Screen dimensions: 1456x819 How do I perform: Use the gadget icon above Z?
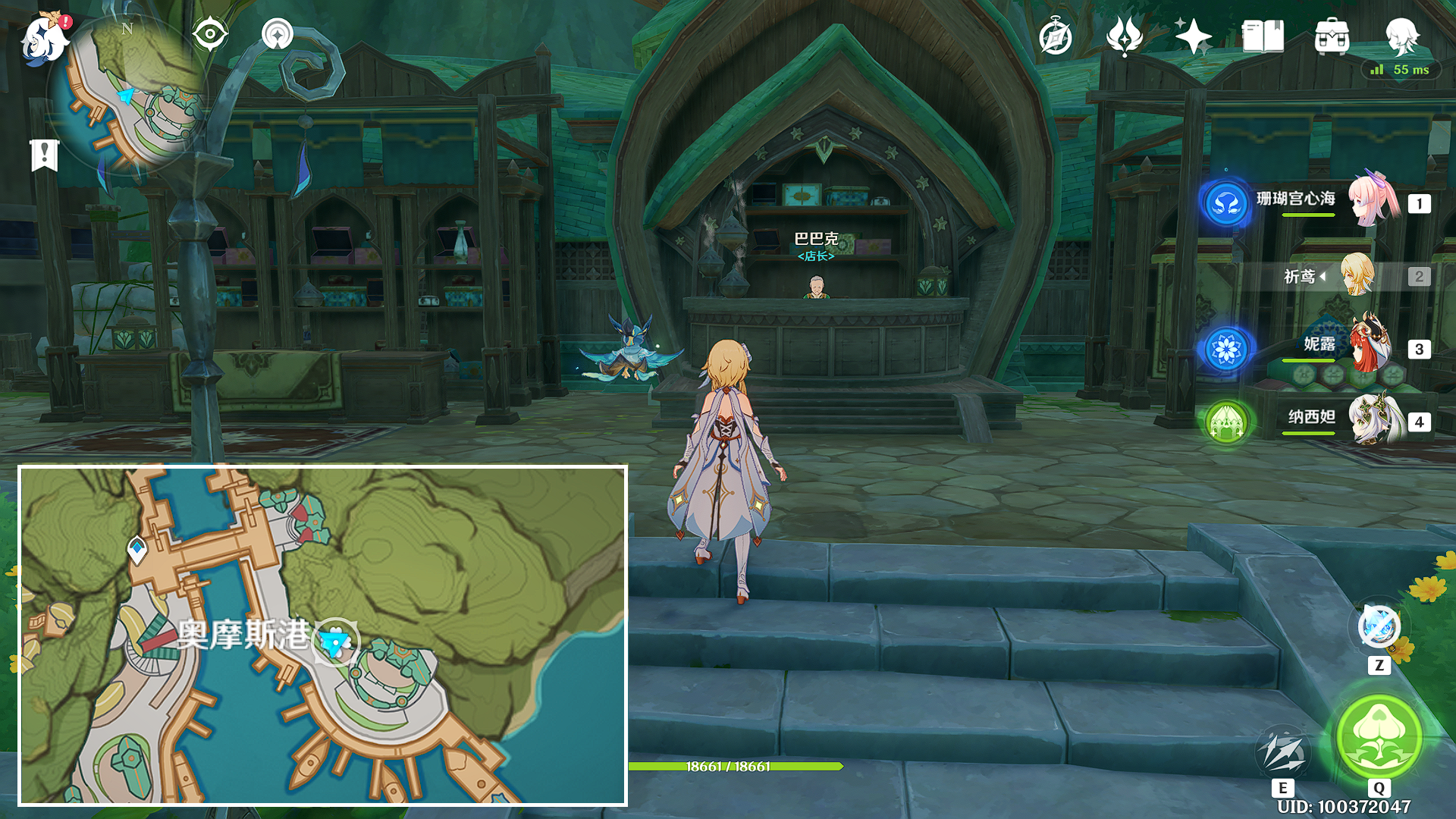[1379, 626]
